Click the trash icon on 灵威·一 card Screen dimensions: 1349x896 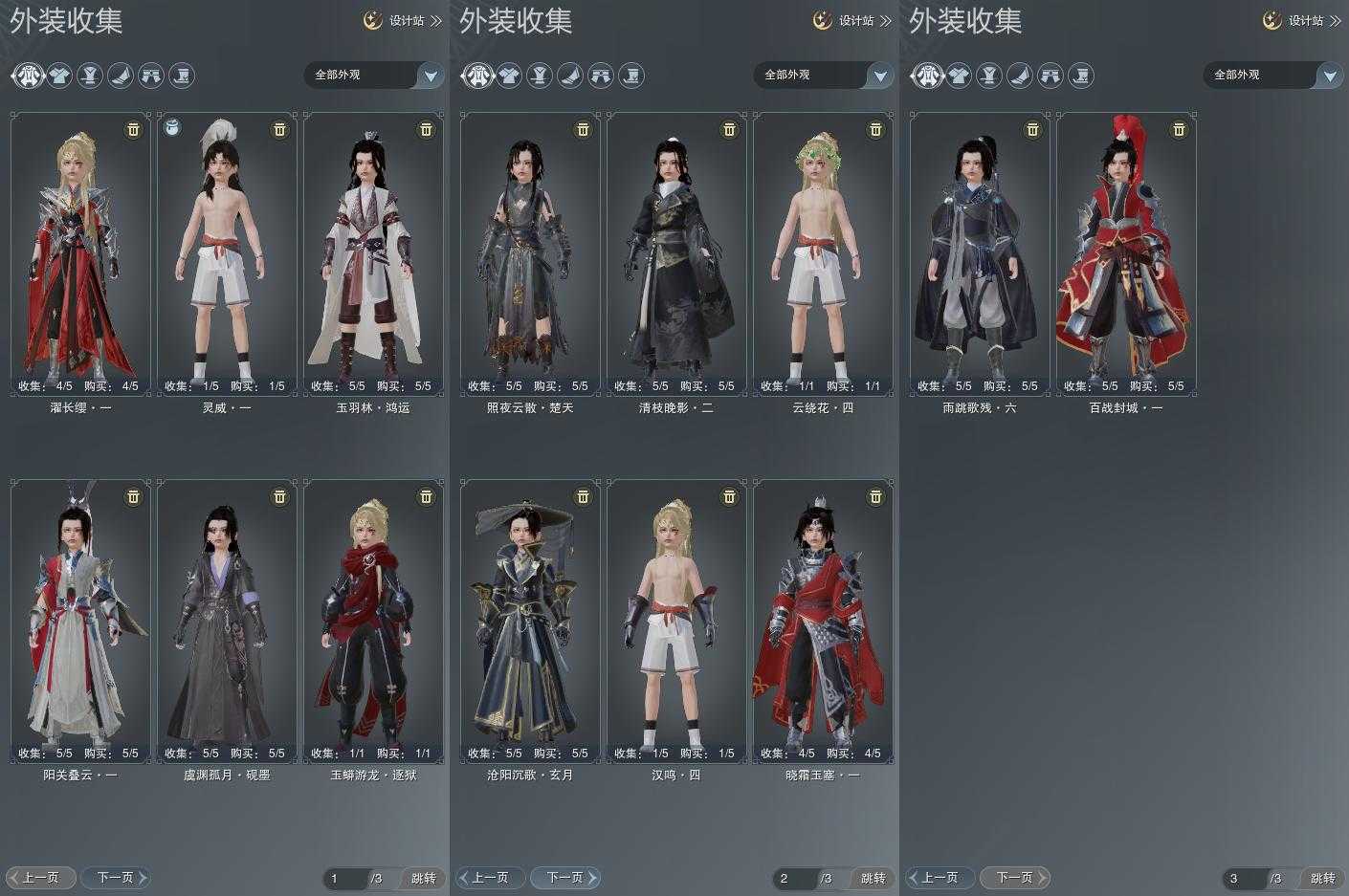coord(279,129)
